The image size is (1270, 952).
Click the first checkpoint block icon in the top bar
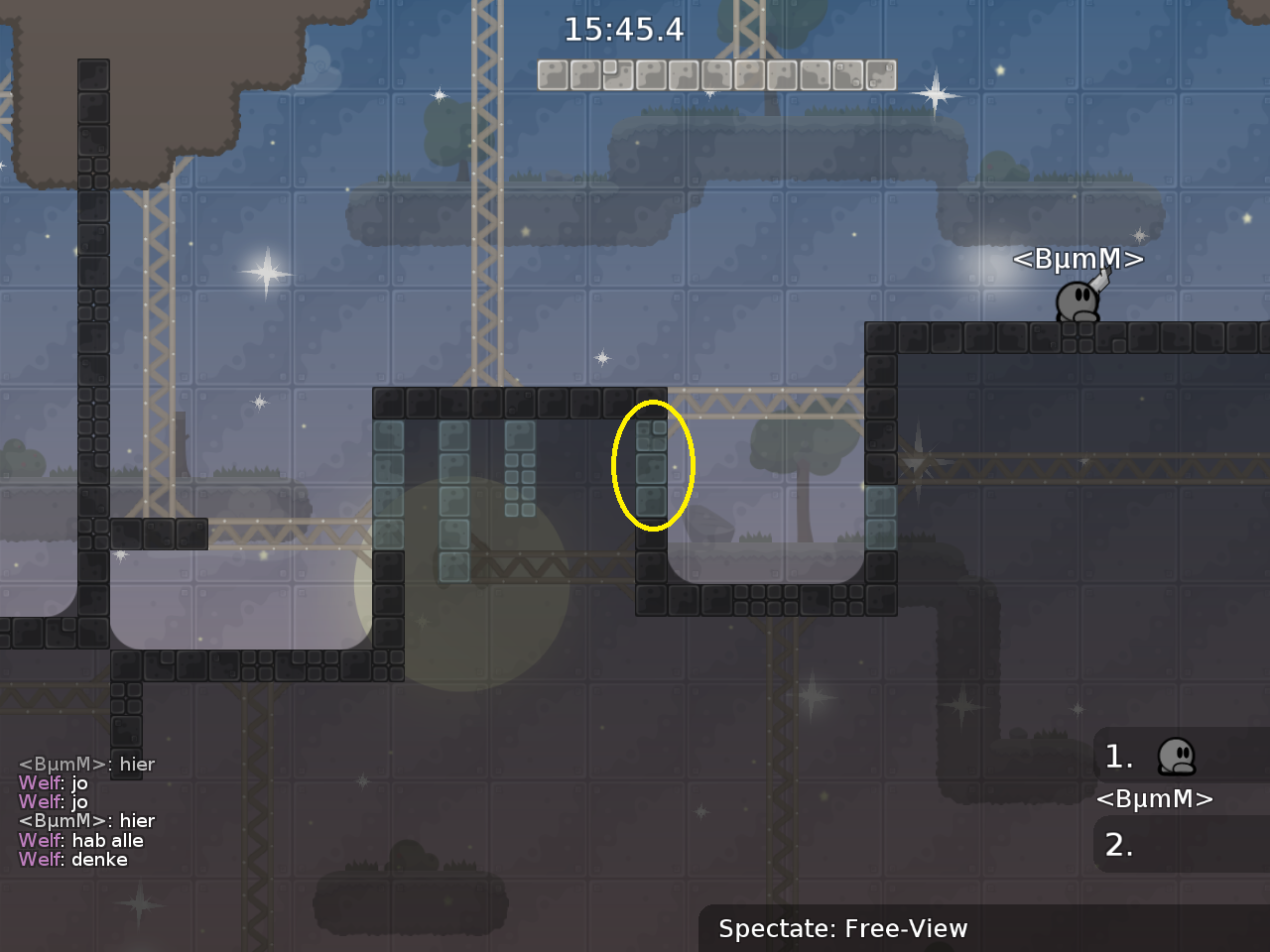click(552, 74)
